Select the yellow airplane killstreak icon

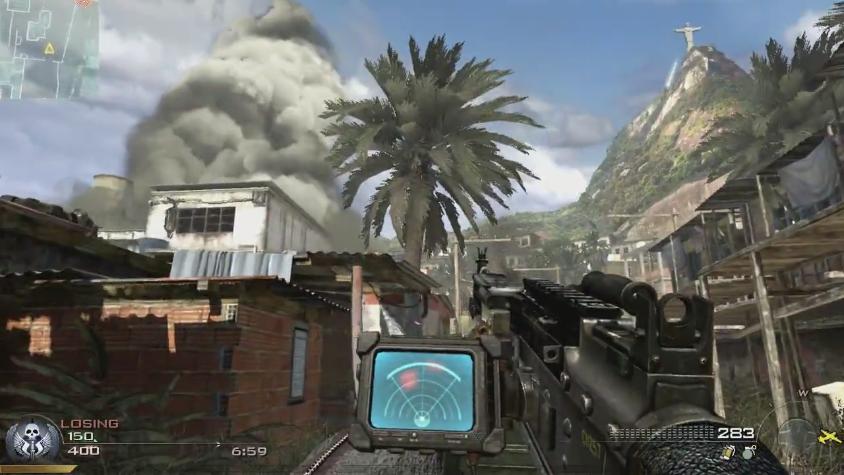pos(829,437)
